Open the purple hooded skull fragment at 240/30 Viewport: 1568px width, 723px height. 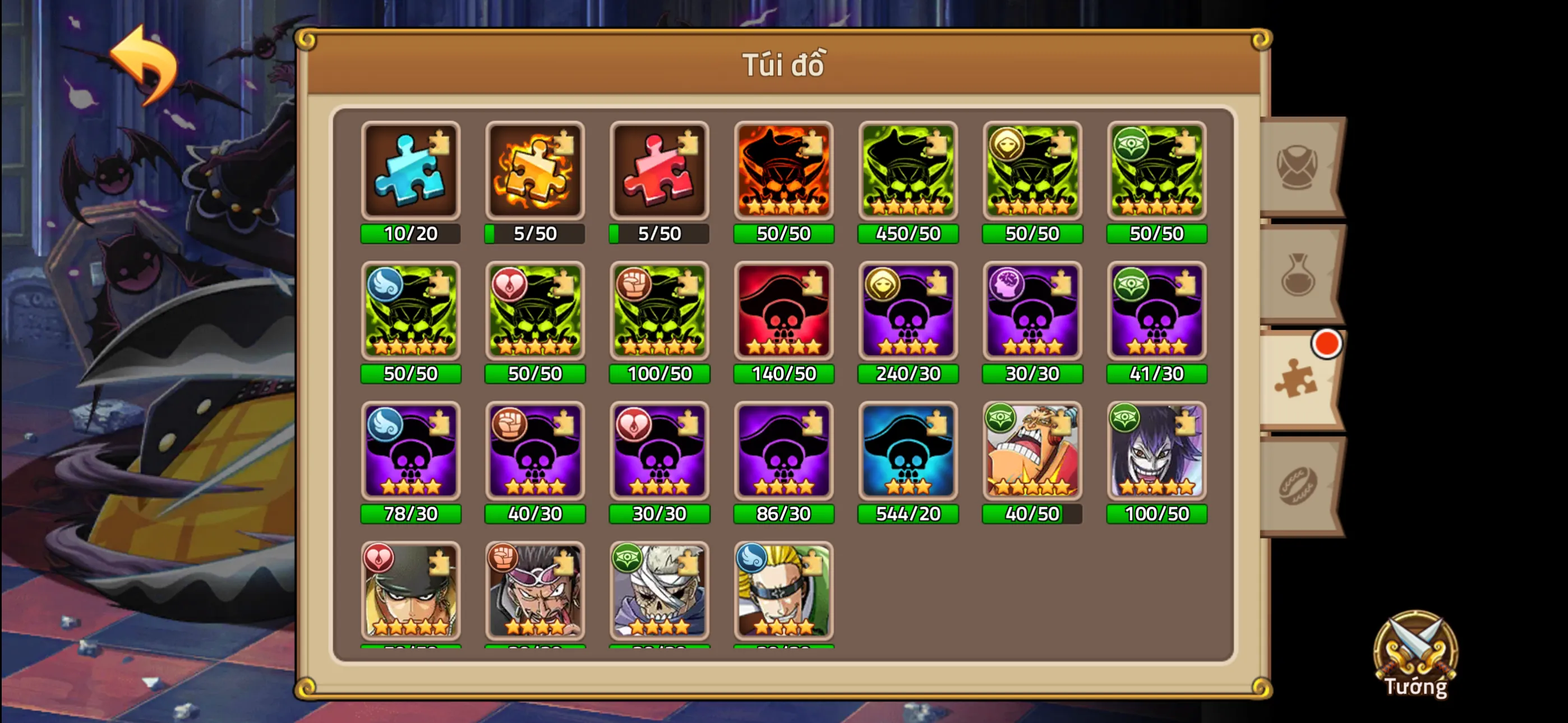click(907, 312)
